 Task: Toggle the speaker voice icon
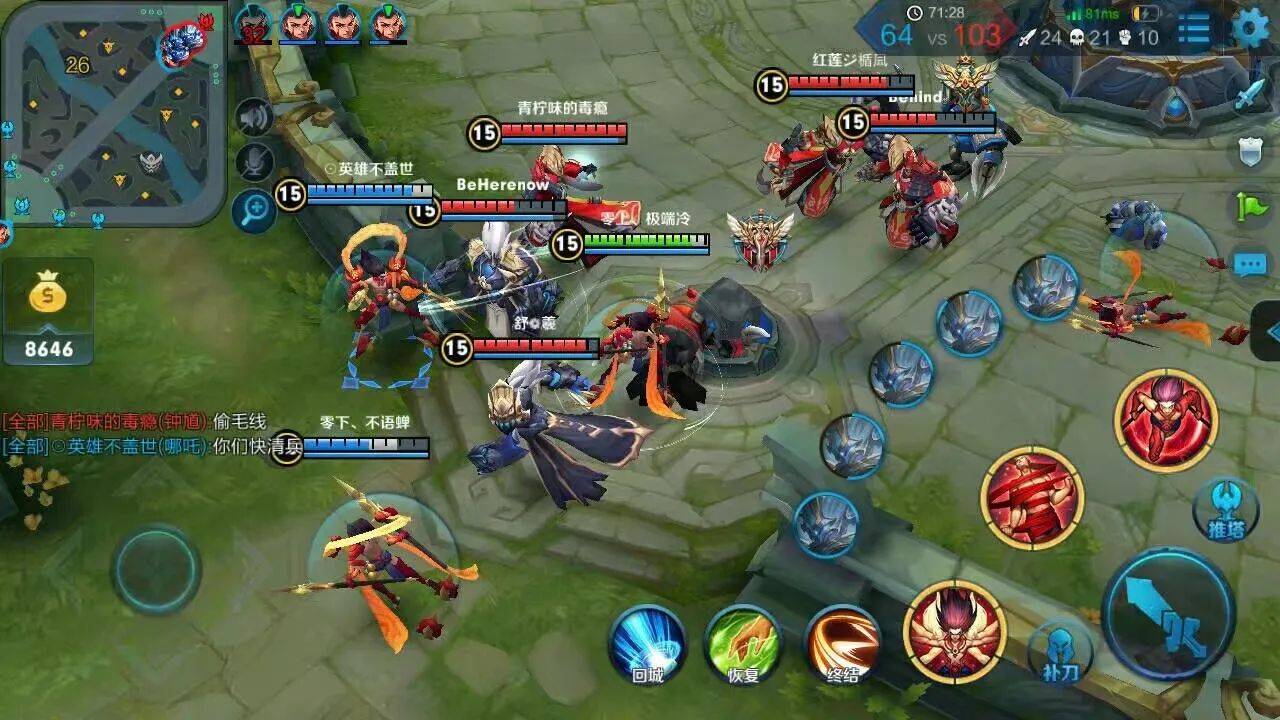pyautogui.click(x=255, y=118)
